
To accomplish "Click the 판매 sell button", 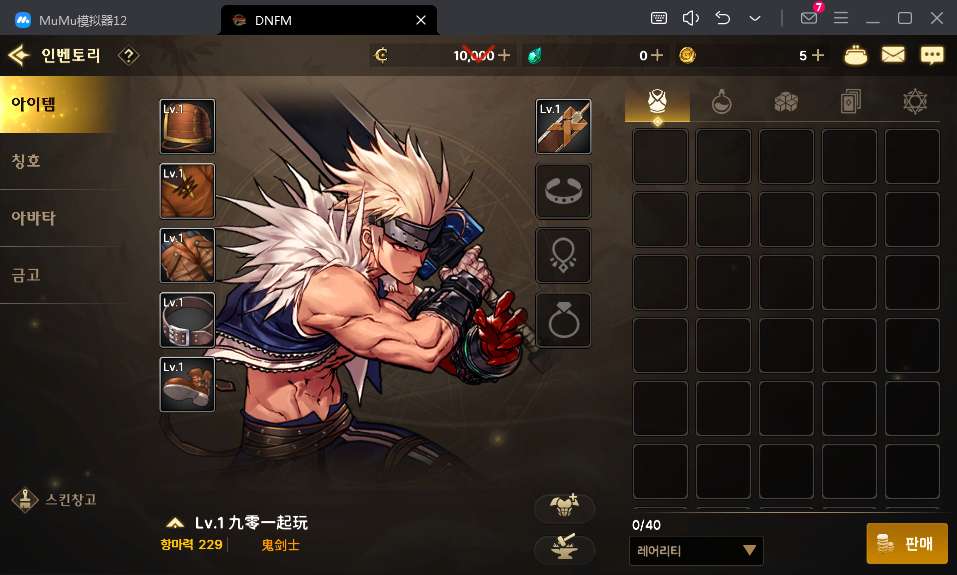I will (906, 543).
